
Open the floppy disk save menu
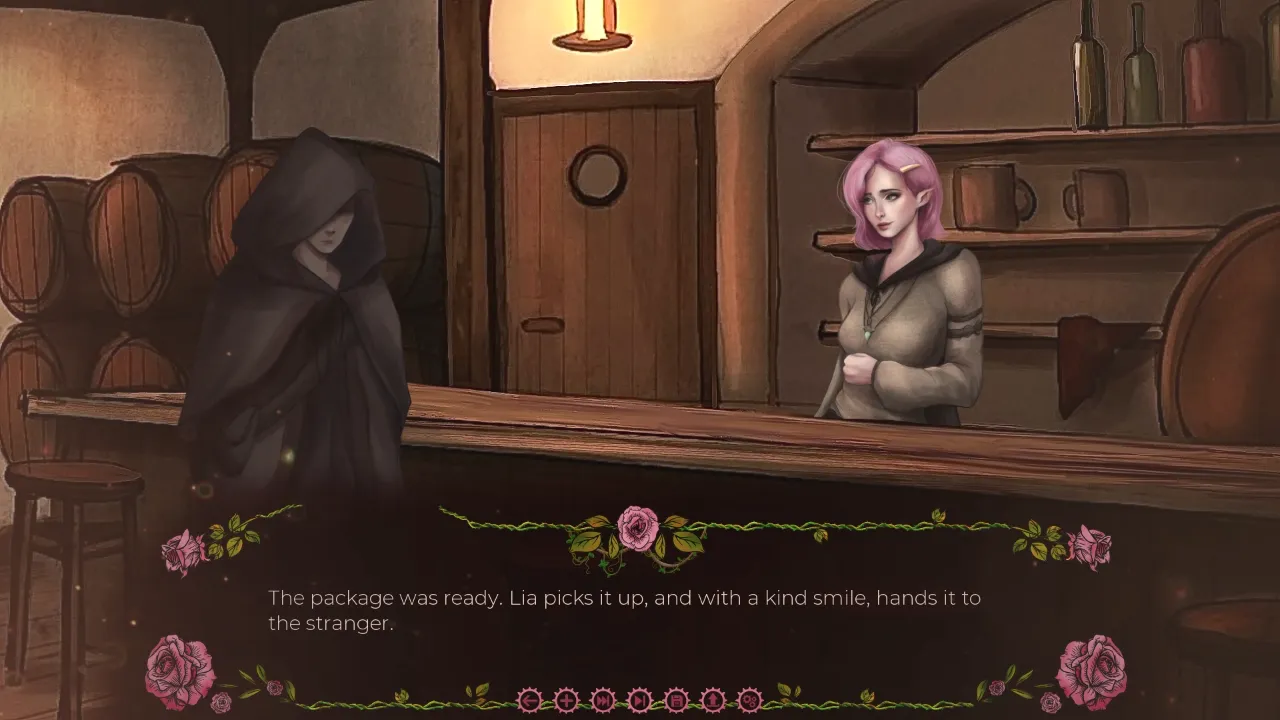point(676,700)
